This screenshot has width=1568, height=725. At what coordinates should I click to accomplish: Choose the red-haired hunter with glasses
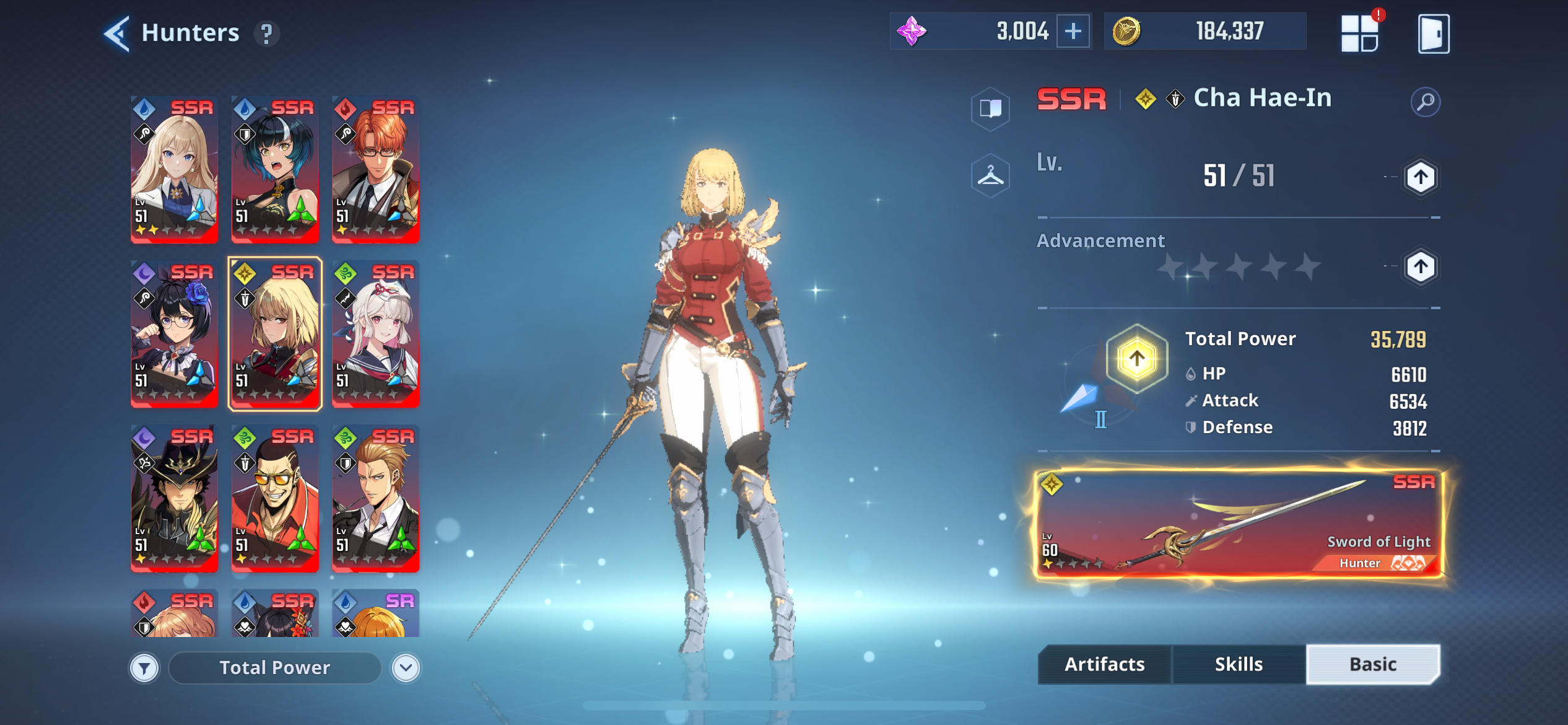[375, 169]
